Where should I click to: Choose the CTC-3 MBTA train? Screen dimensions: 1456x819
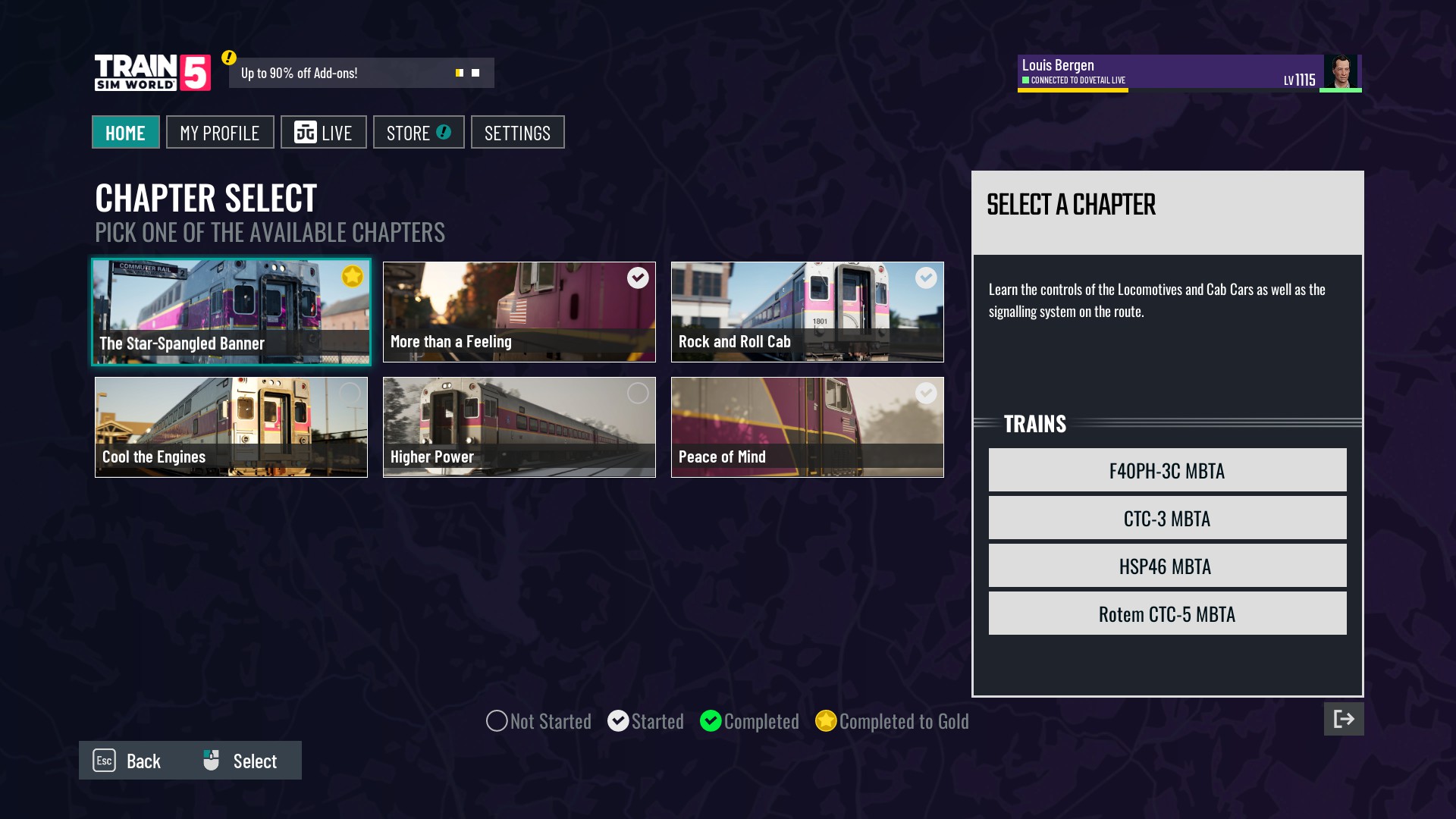pos(1167,518)
